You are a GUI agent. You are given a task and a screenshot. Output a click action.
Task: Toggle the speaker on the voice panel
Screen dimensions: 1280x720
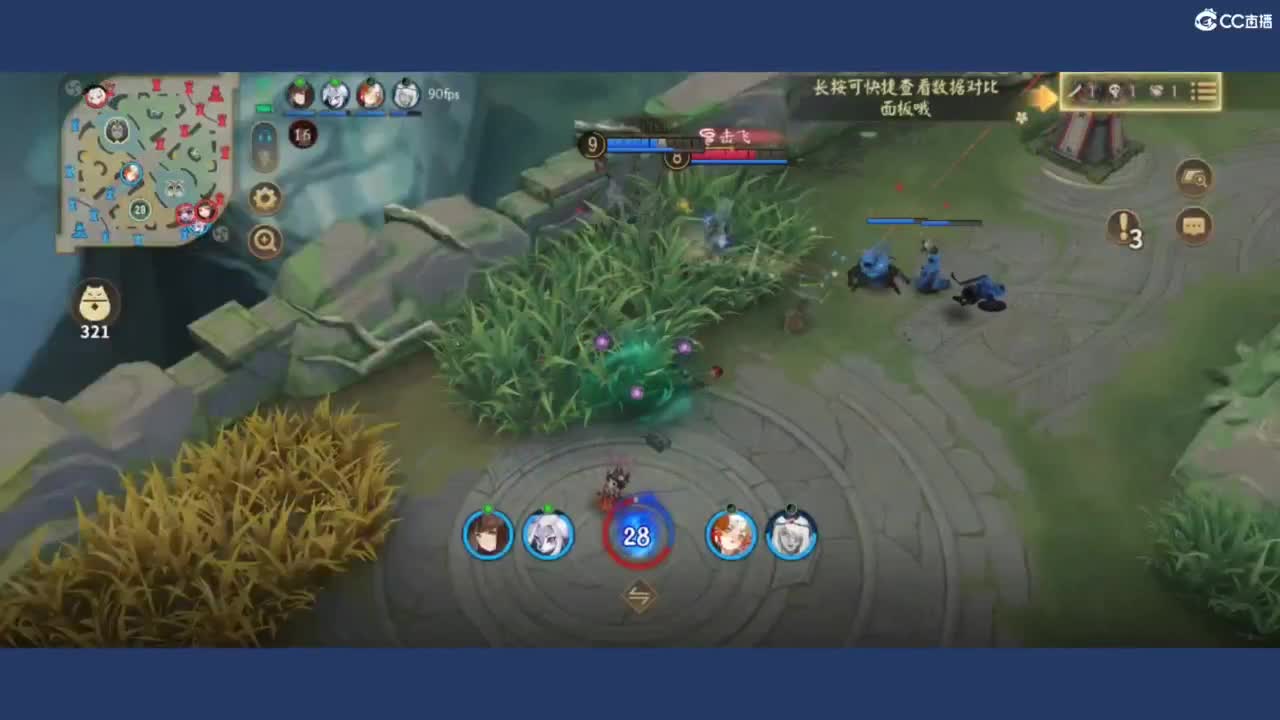[265, 135]
